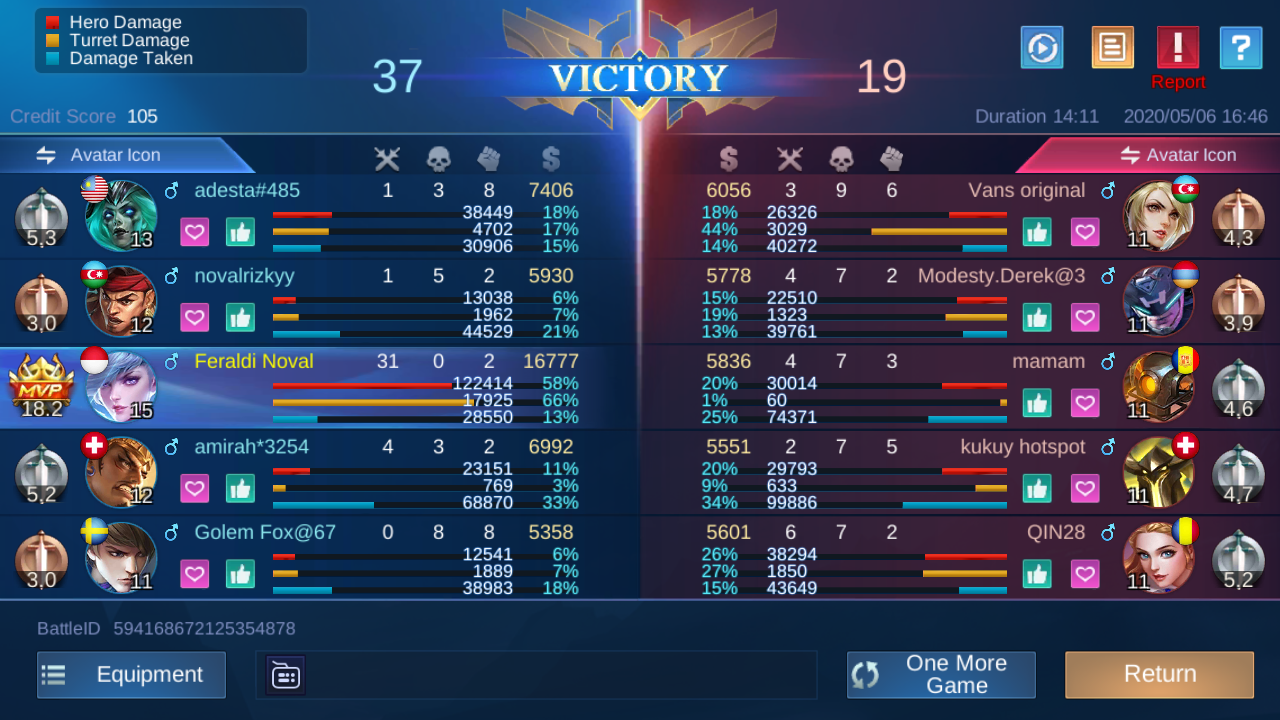Like amirah*3254 with thumbs-up

(x=240, y=488)
